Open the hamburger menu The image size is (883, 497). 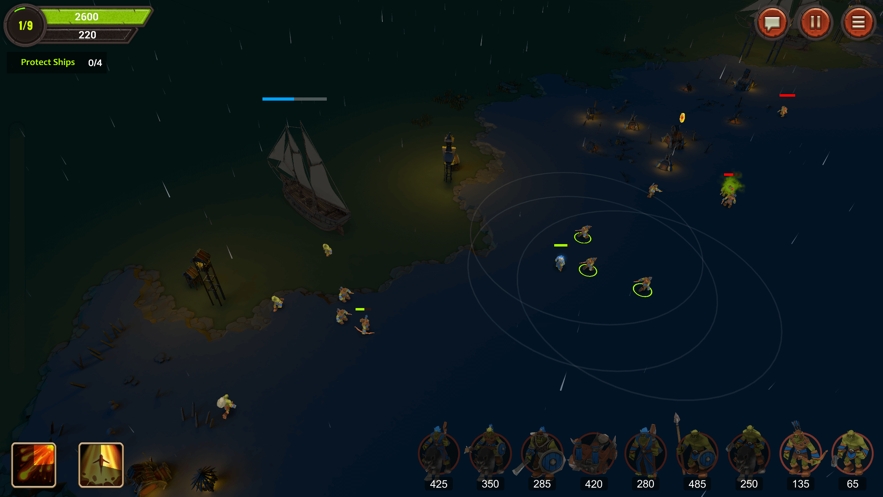coord(858,22)
